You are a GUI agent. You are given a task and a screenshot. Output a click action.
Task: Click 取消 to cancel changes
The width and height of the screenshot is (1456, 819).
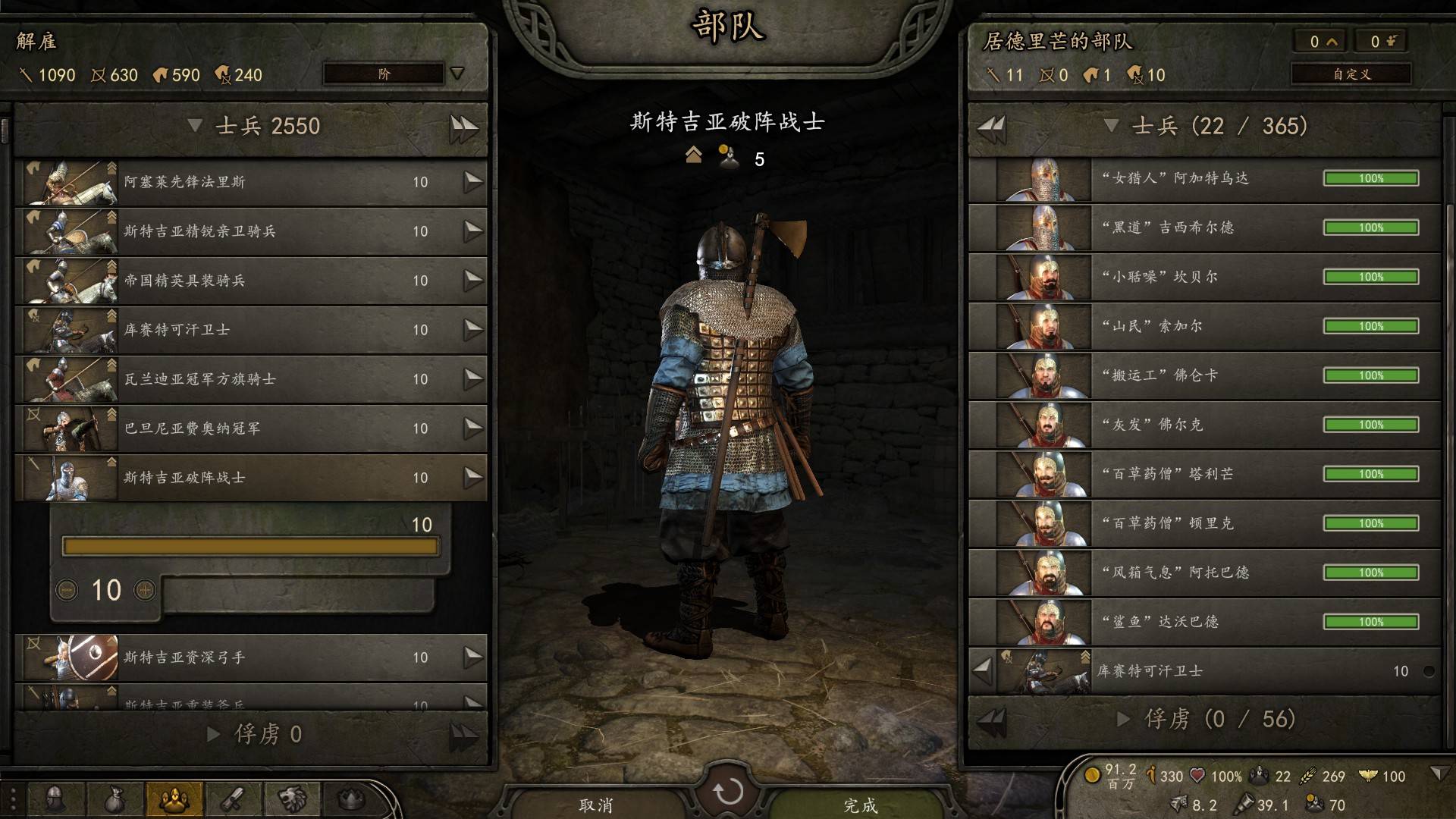(596, 805)
